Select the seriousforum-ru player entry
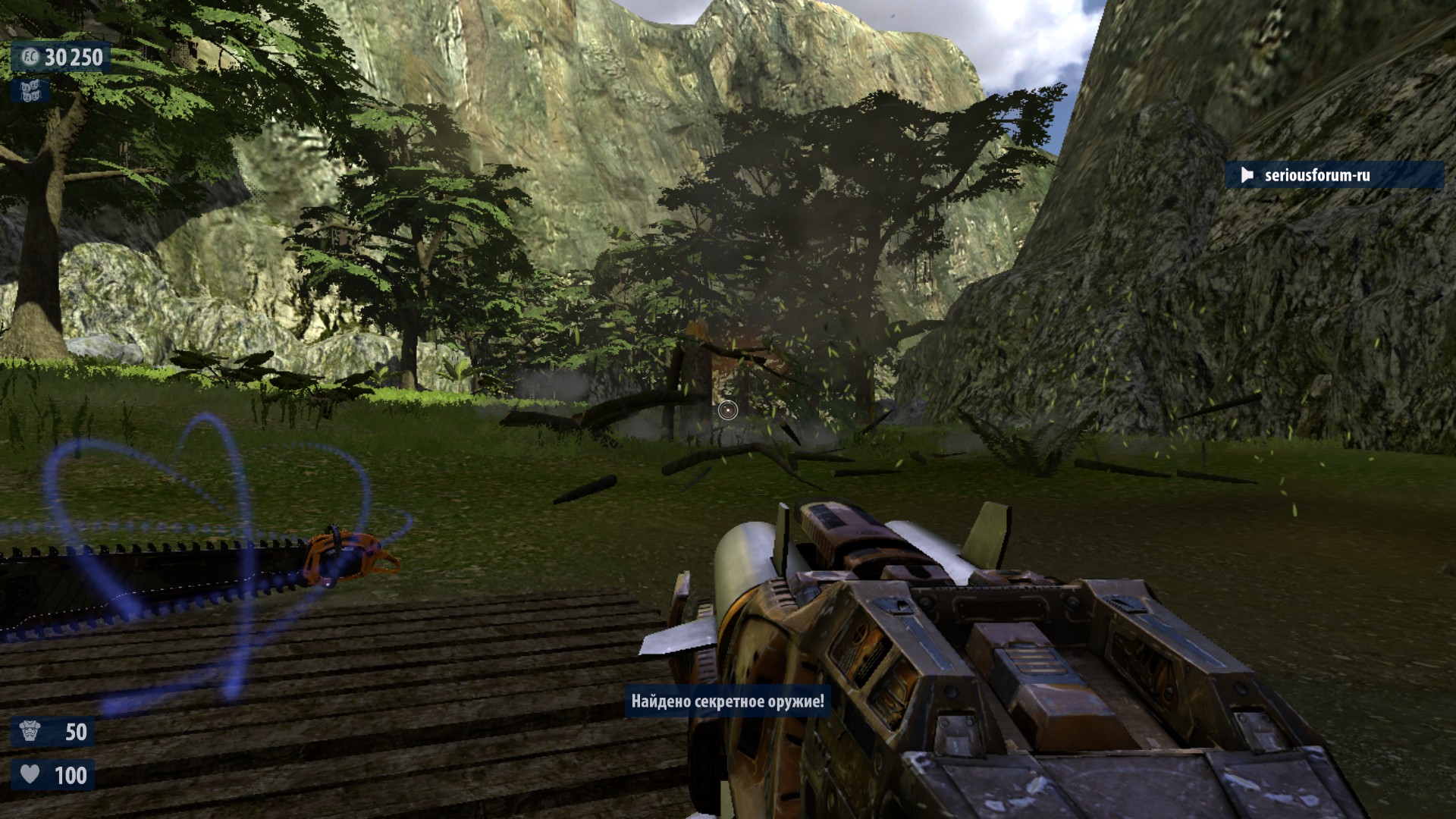The height and width of the screenshot is (819, 1456). 1333,175
